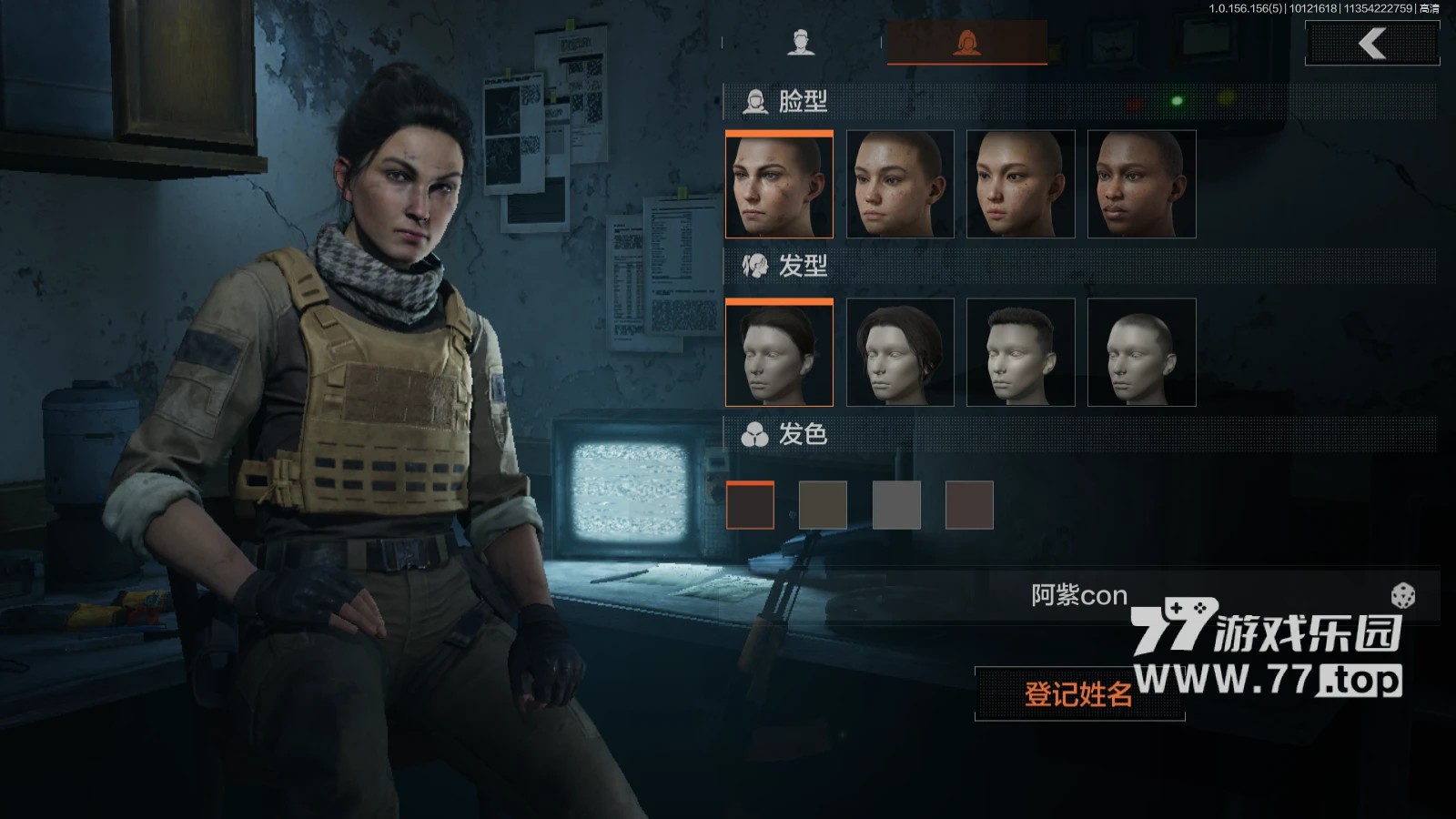This screenshot has height=819, width=1456.
Task: Select the gray hair color swatch
Action: (896, 506)
